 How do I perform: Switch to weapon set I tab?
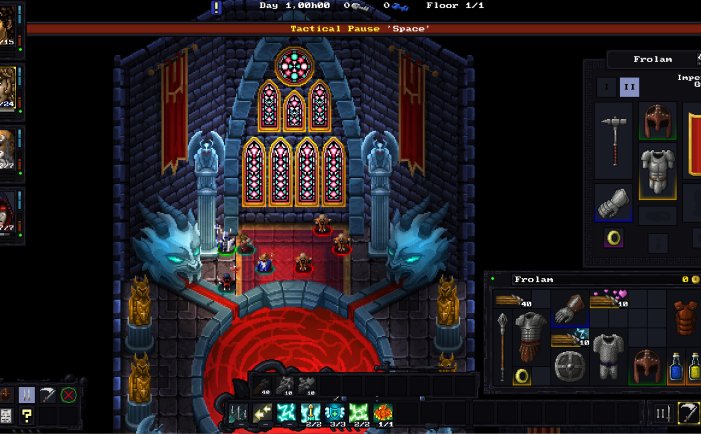606,87
